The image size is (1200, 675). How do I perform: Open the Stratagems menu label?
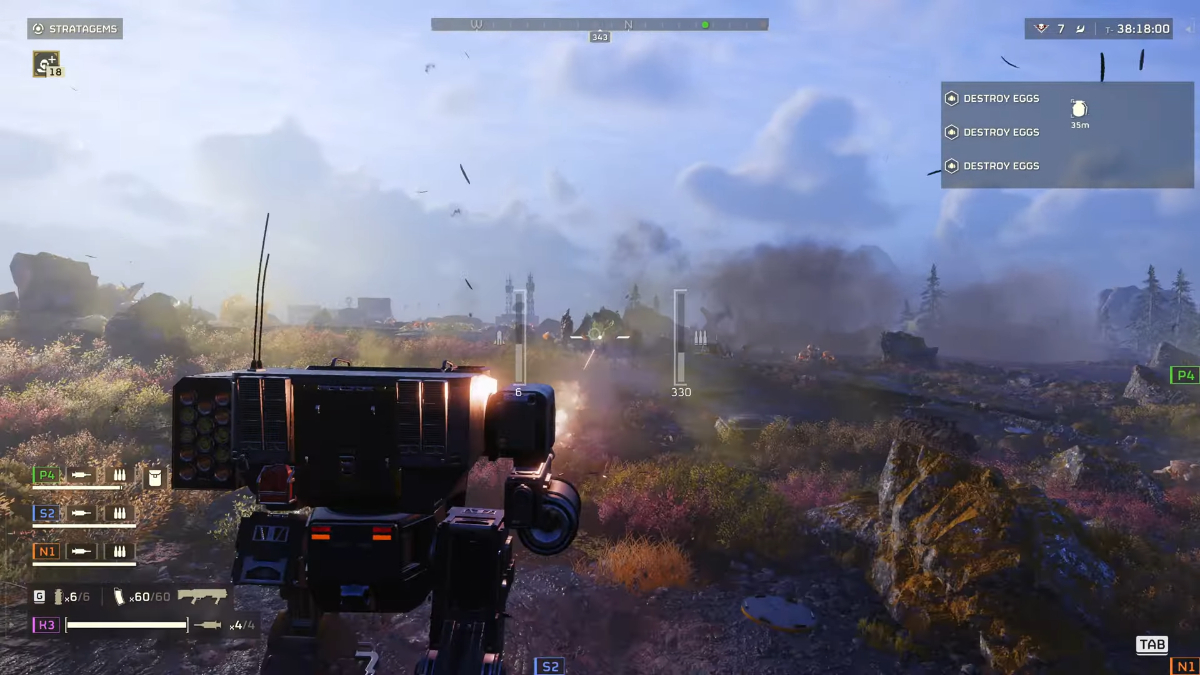point(75,29)
